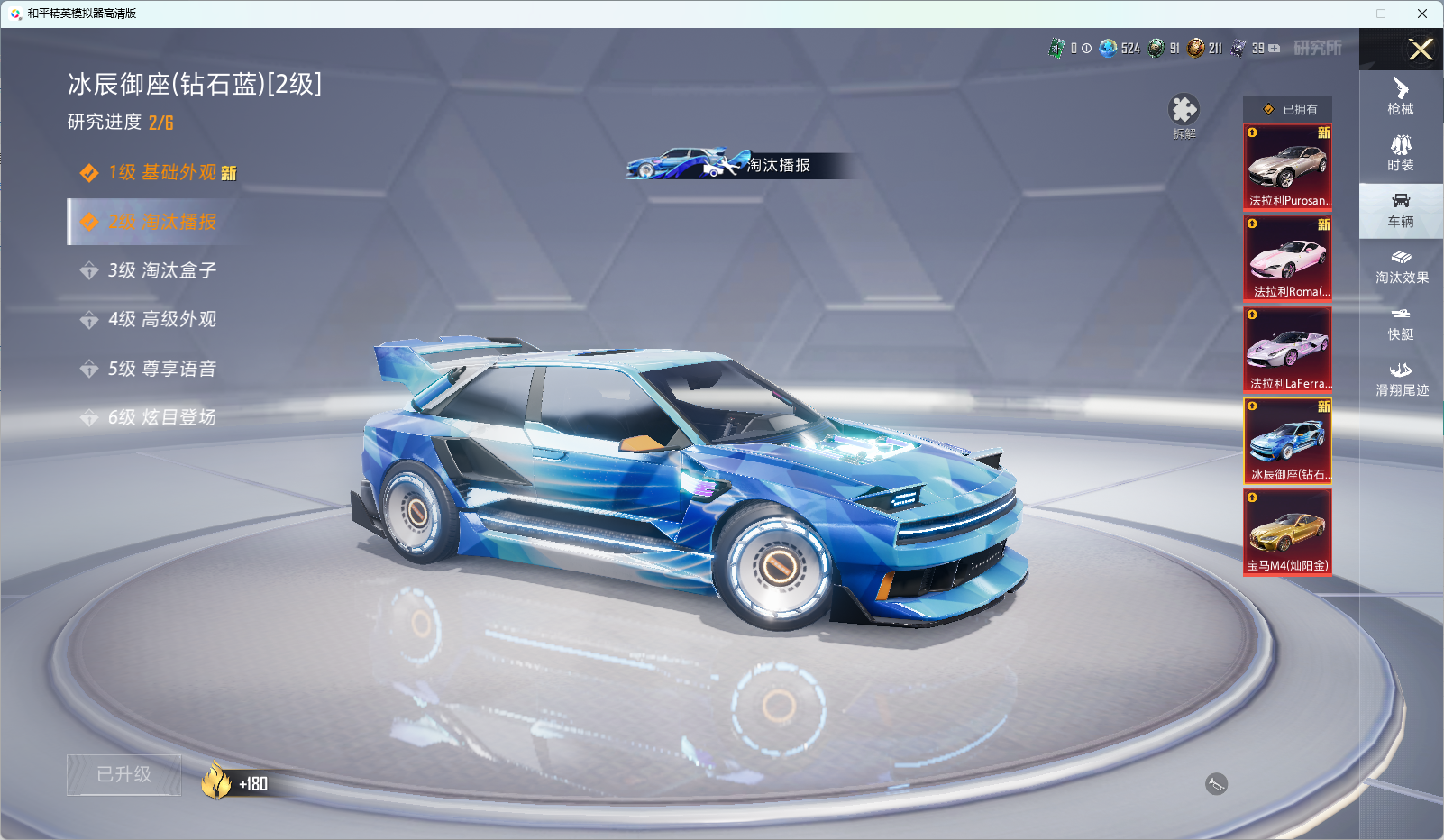This screenshot has width=1444, height=840.
Task: Switch to the 滑翔尾迹 glide trail tab
Action: tap(1401, 379)
